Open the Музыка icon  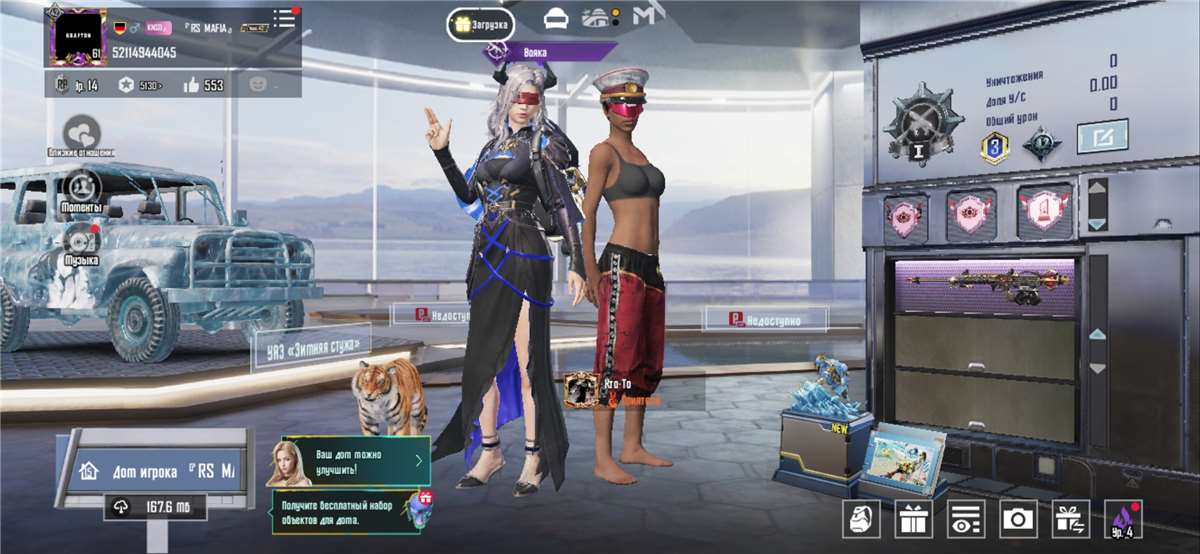point(81,242)
